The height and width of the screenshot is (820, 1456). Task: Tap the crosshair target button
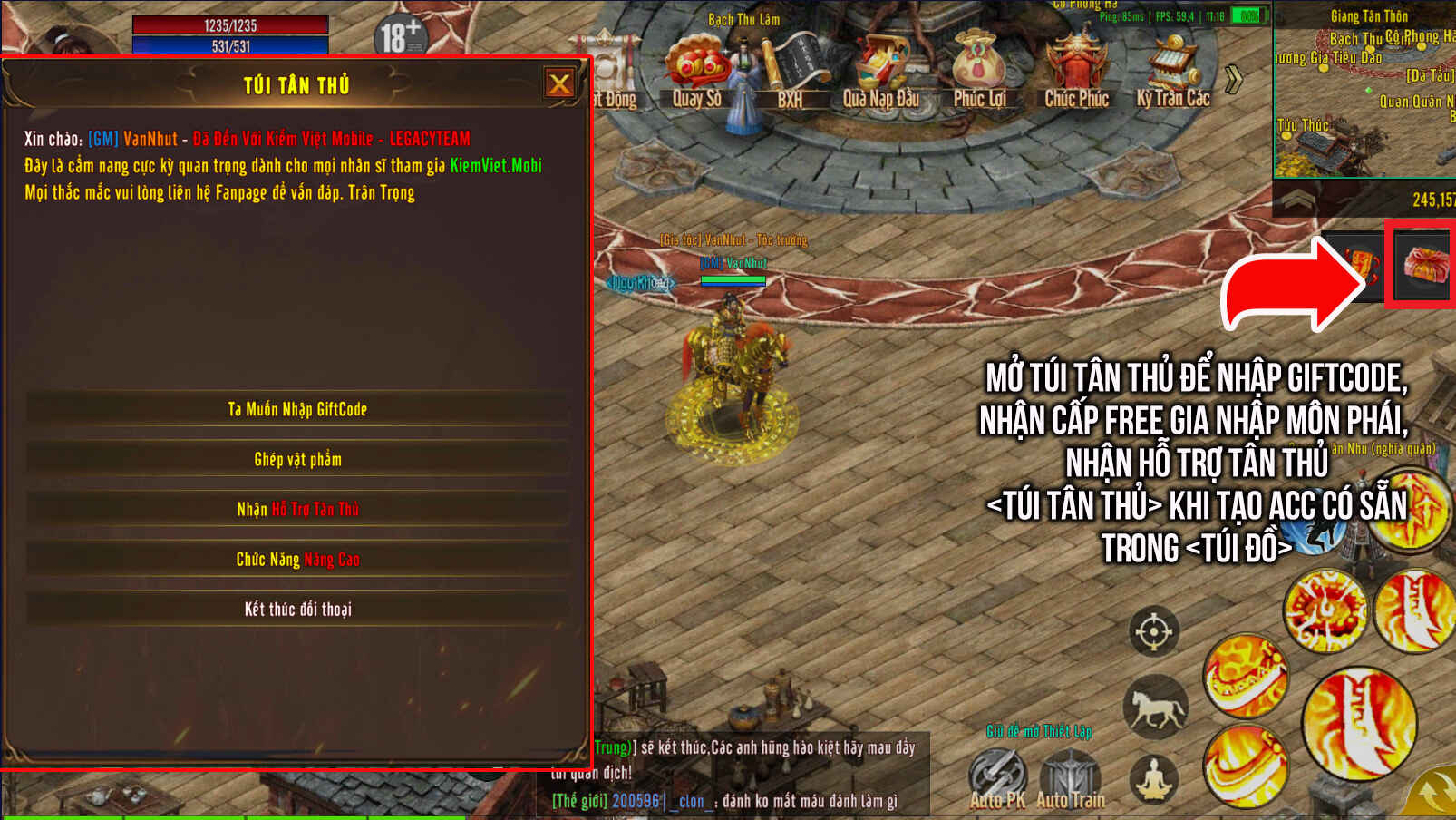pyautogui.click(x=1153, y=631)
